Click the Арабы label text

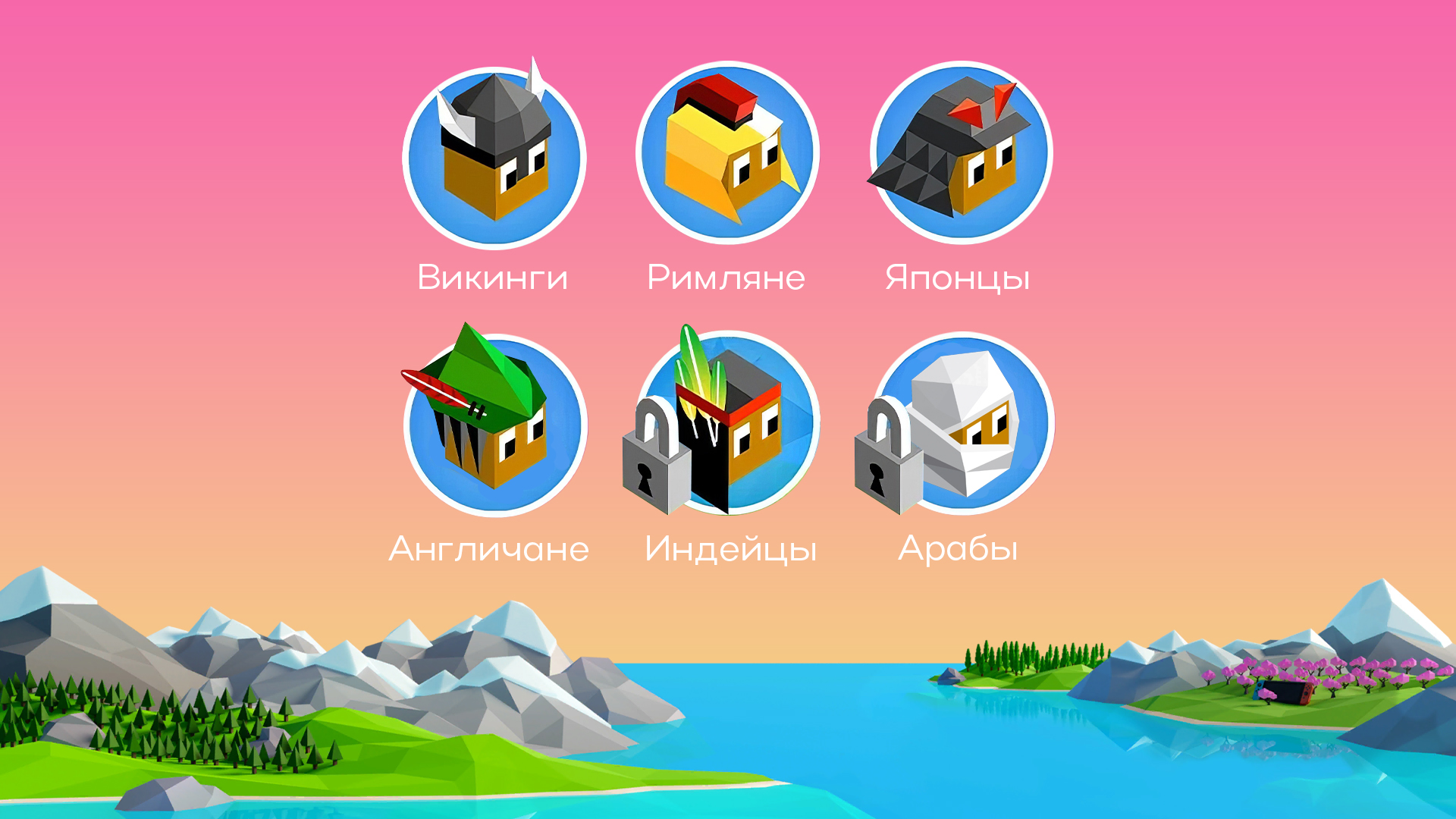click(959, 548)
